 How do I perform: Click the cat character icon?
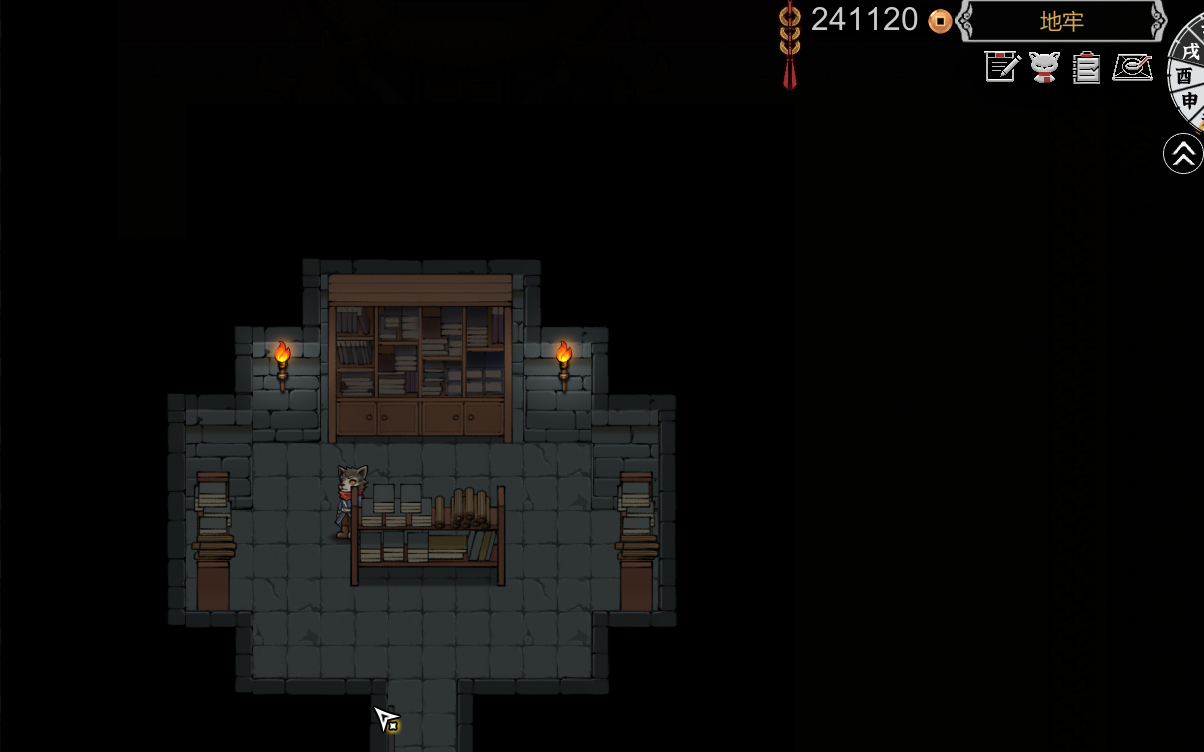(x=1044, y=67)
